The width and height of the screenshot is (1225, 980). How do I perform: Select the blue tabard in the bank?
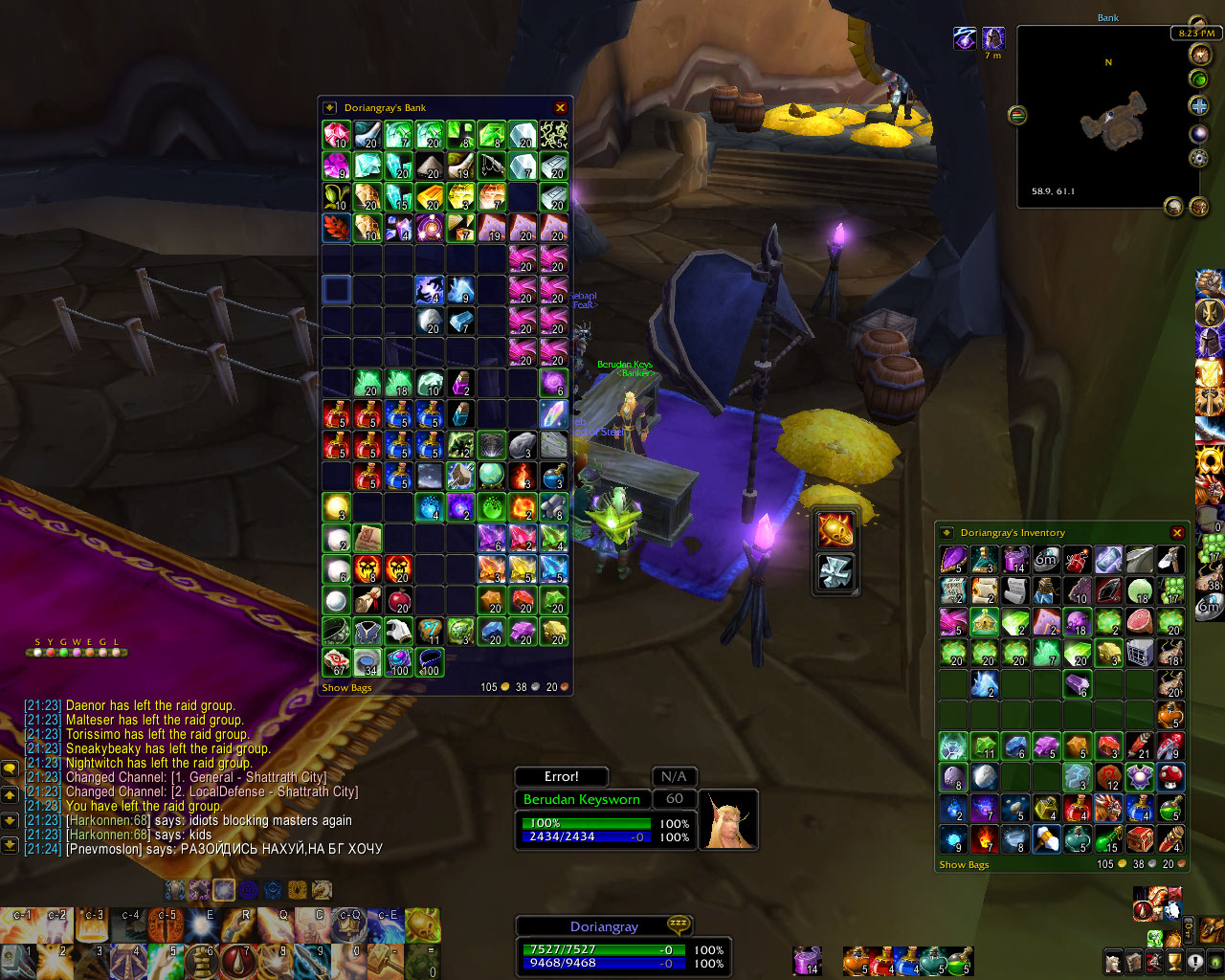click(x=367, y=632)
